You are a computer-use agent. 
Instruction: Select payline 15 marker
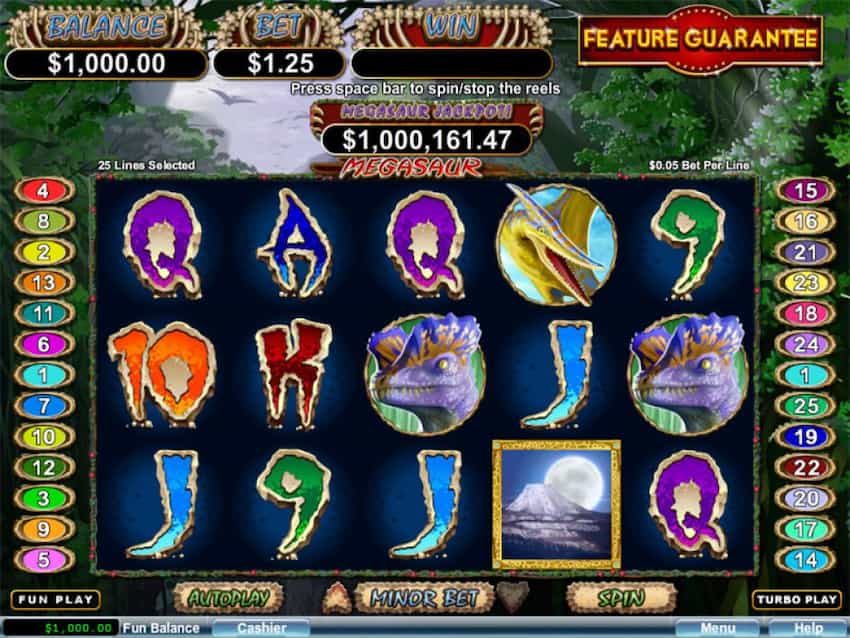tap(805, 189)
